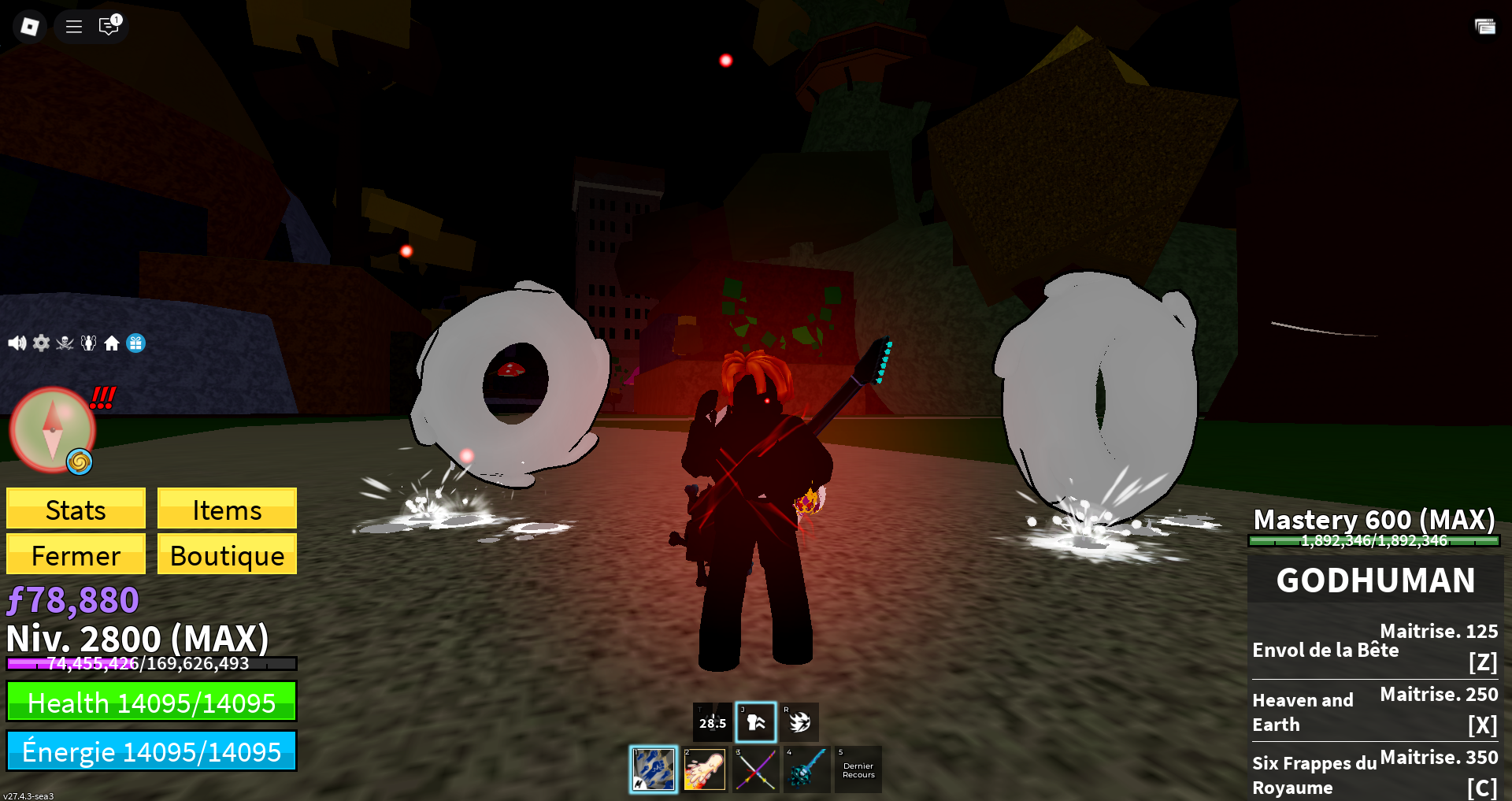Open the Boutique shop
The image size is (1512, 801).
[x=227, y=555]
